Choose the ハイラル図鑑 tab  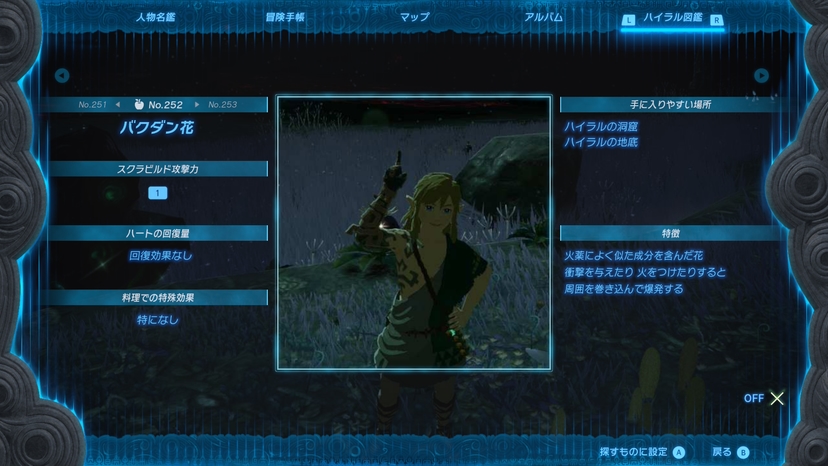pyautogui.click(x=672, y=18)
